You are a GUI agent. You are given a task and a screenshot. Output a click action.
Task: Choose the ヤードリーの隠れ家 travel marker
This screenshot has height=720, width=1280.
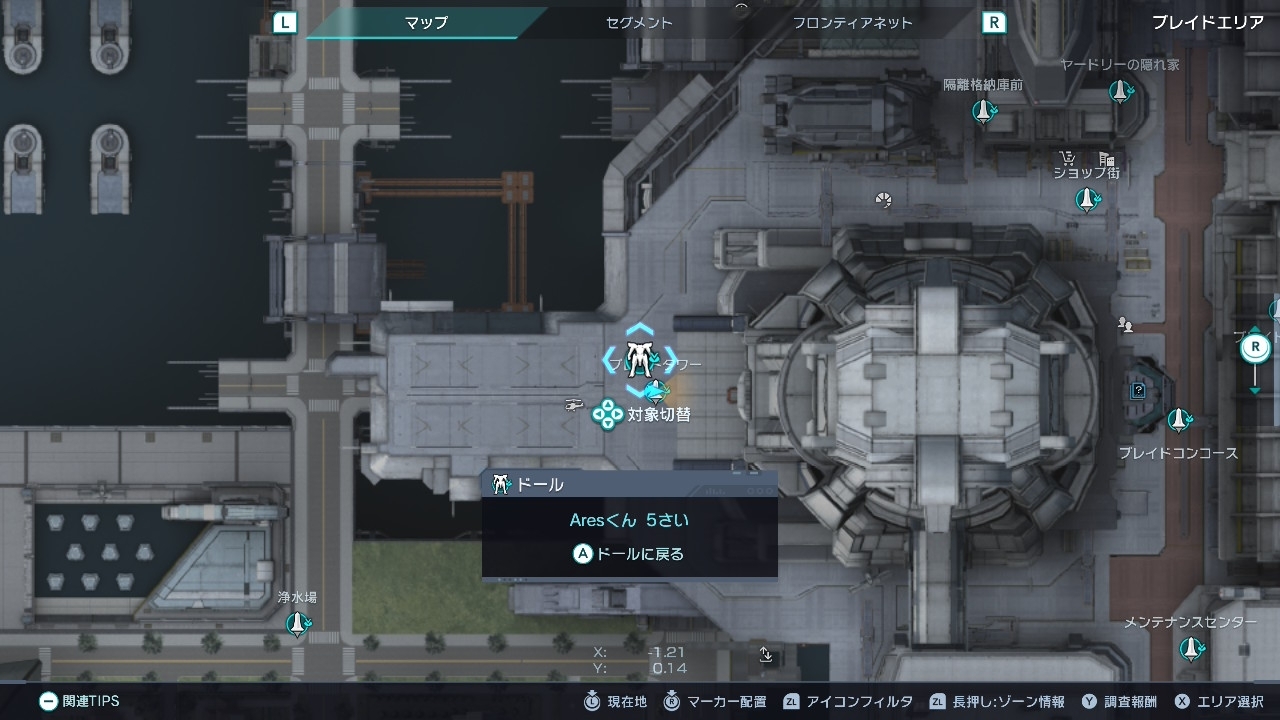click(x=1121, y=92)
